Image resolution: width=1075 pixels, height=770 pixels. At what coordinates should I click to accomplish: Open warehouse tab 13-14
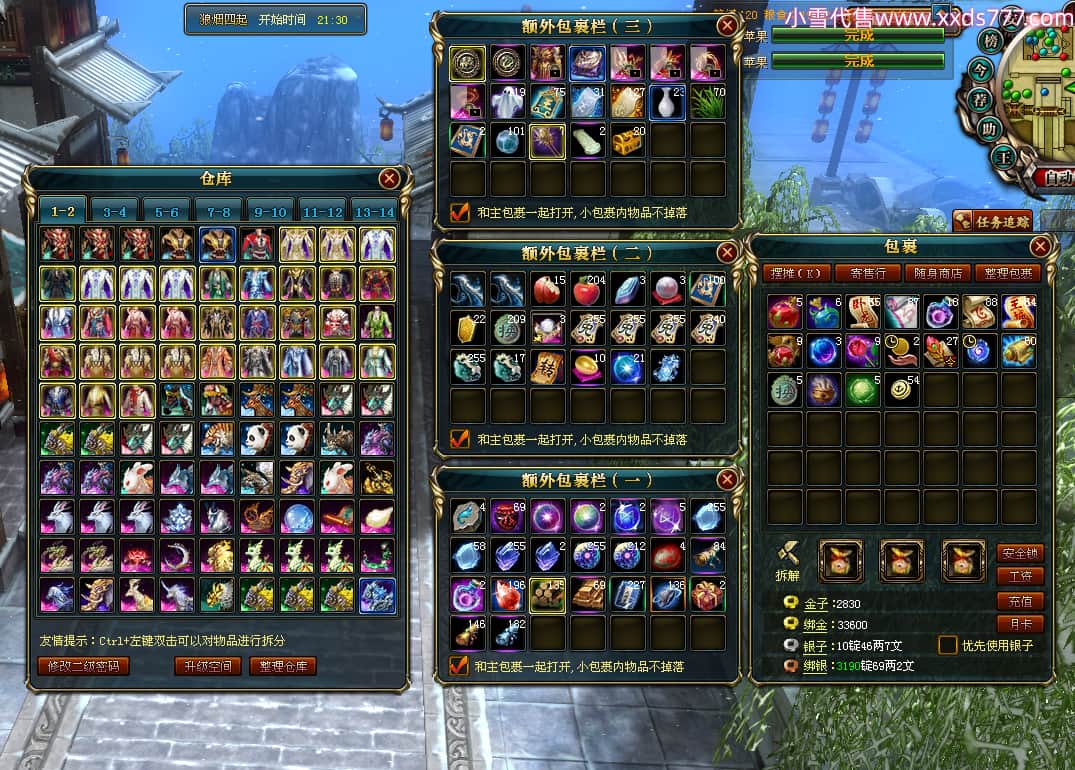pos(375,212)
